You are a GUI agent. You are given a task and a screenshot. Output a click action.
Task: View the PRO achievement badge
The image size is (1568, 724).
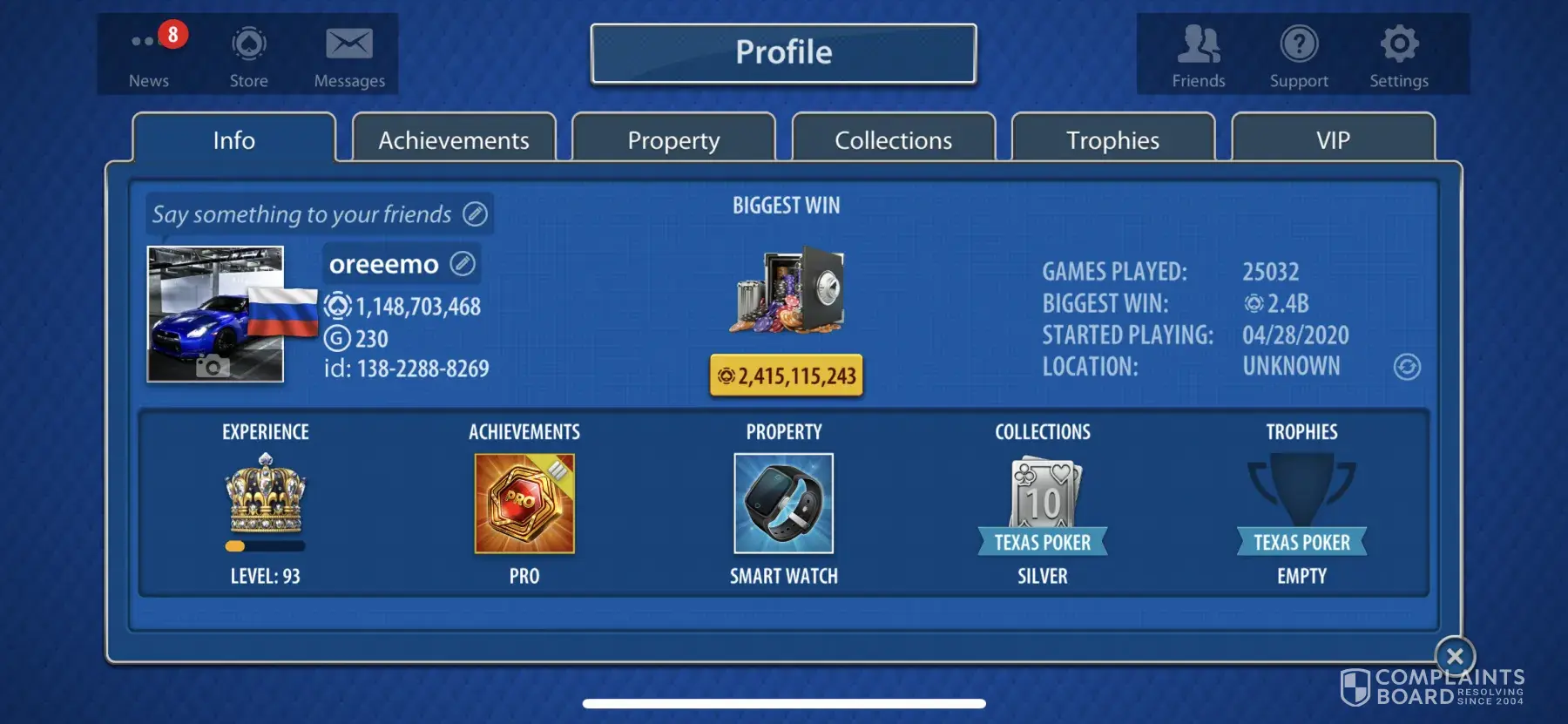point(524,504)
